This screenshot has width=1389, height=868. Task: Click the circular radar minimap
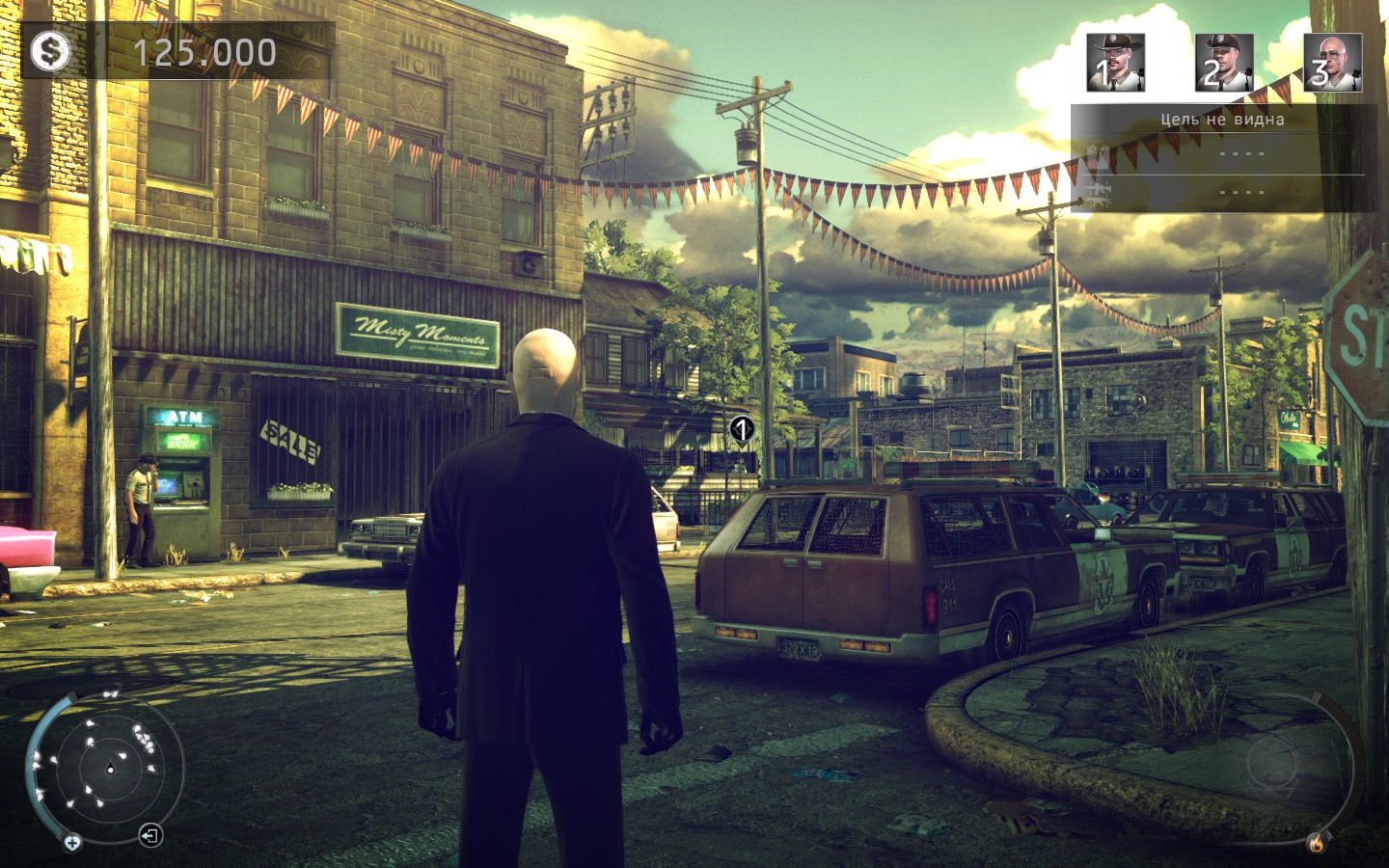[108, 766]
